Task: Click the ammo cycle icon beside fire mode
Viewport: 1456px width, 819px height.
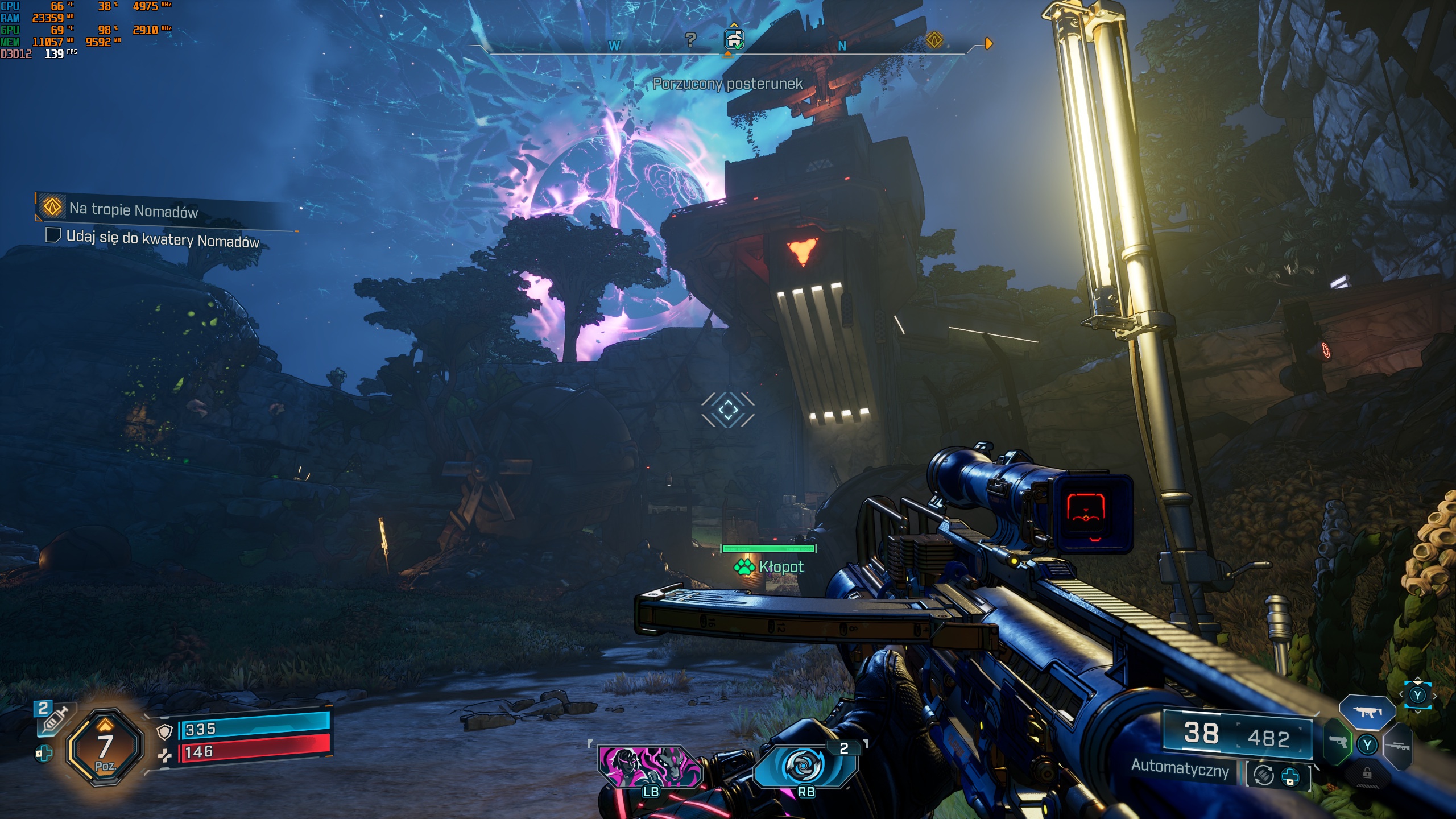Action: tap(1264, 775)
